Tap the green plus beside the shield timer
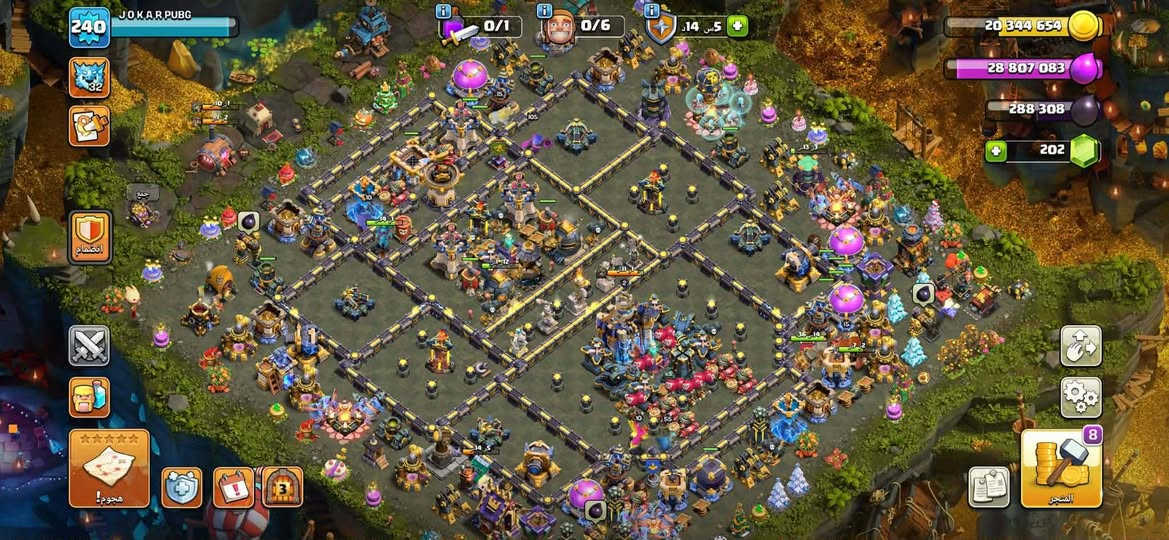 coord(737,26)
